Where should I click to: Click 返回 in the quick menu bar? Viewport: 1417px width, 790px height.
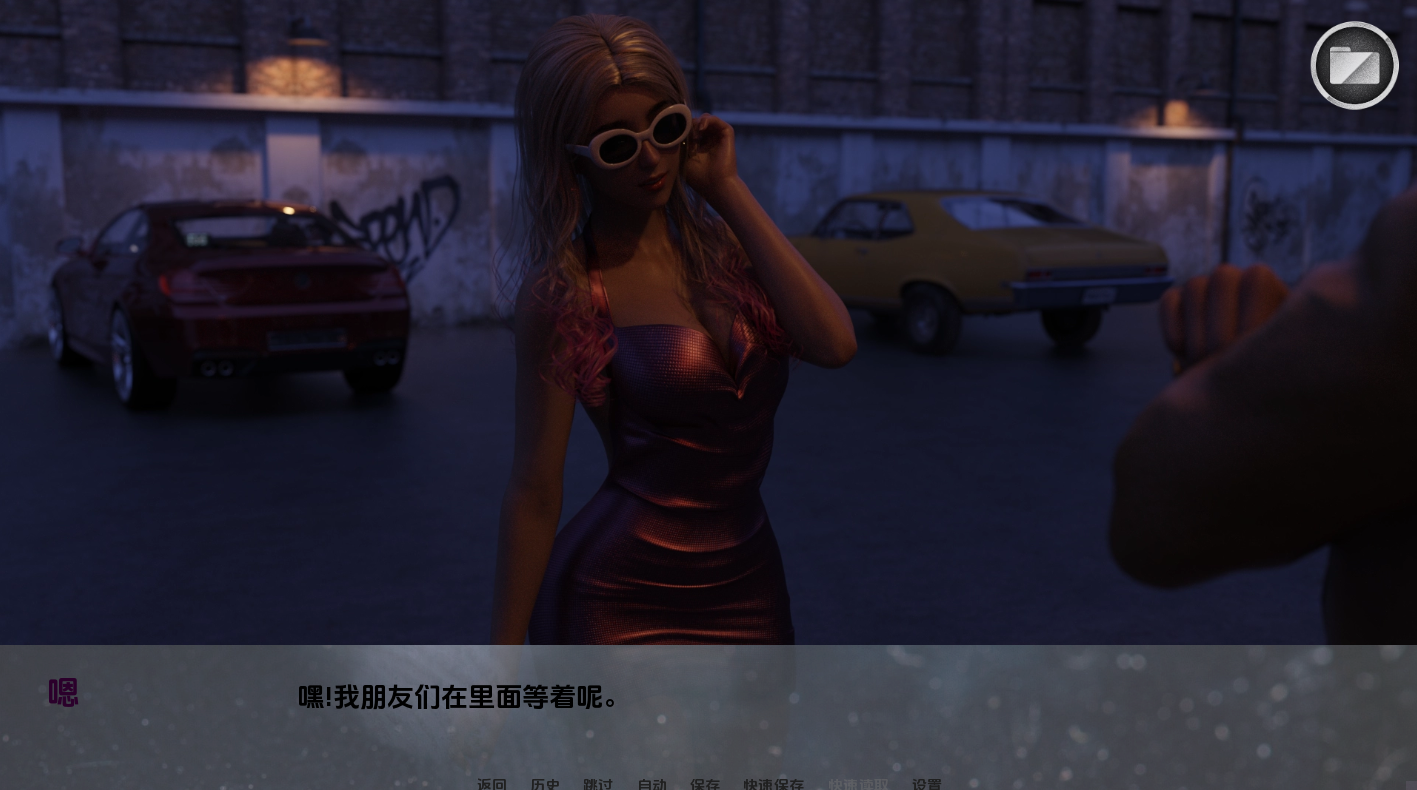click(492, 785)
